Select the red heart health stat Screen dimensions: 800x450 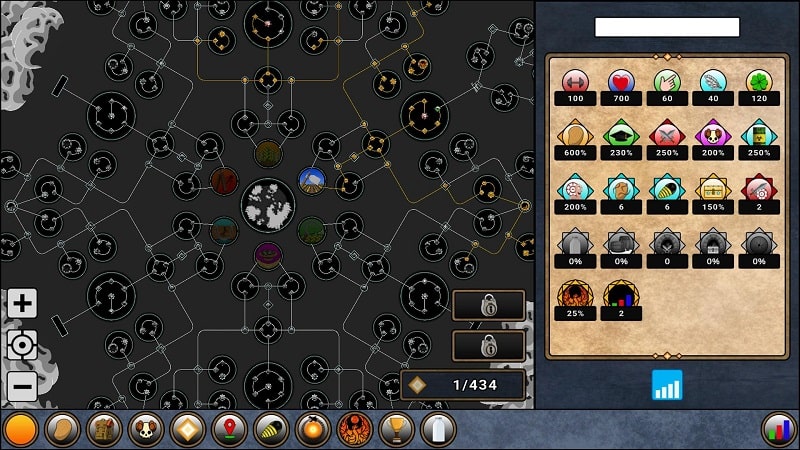[x=622, y=82]
